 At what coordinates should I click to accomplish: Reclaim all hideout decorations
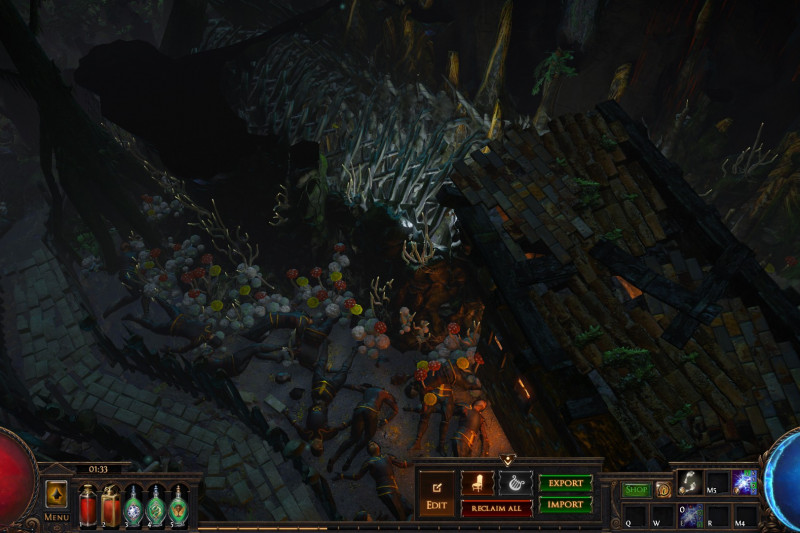[x=496, y=508]
